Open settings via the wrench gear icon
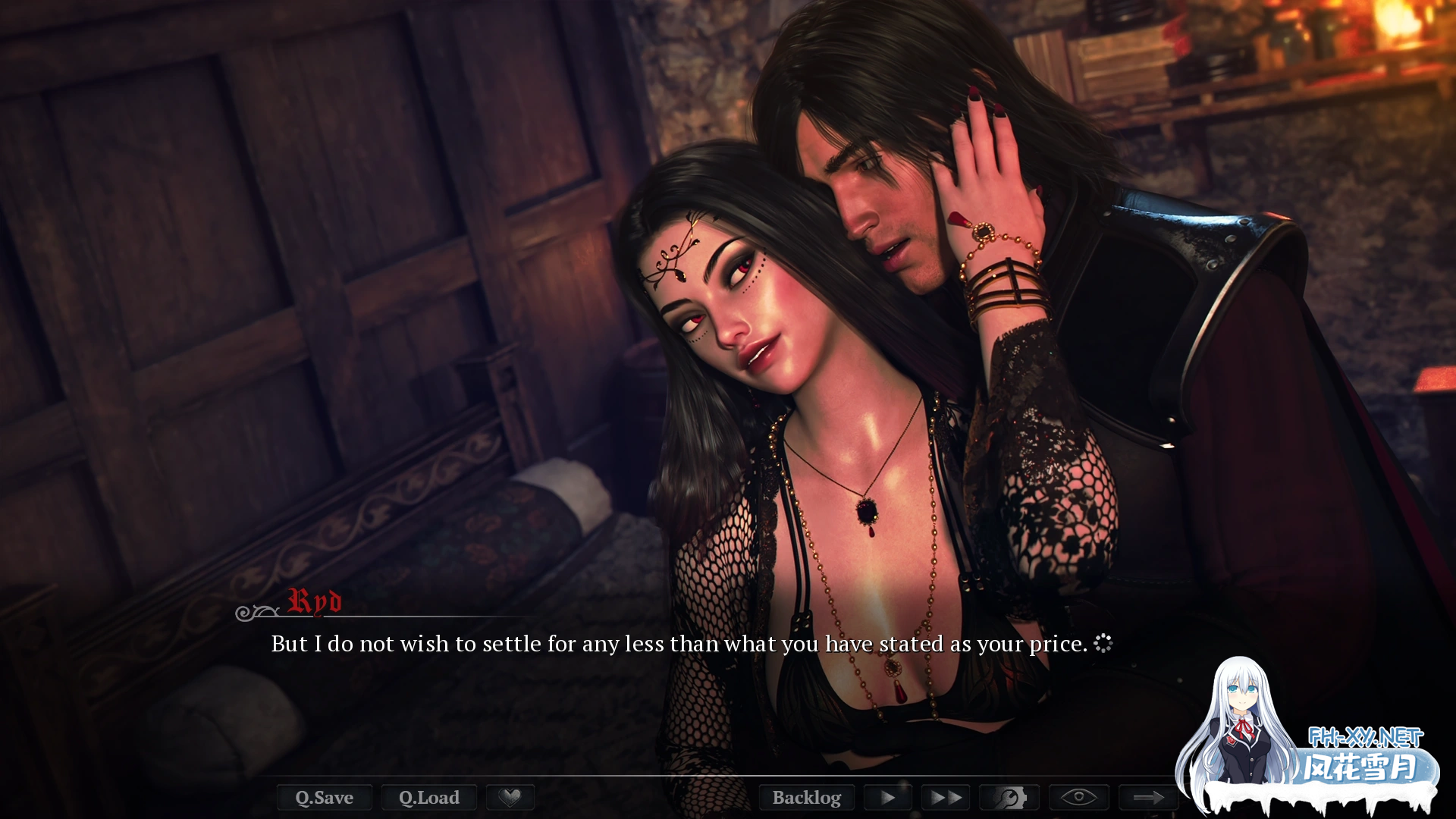Screen dimensions: 1456x819 pyautogui.click(x=1009, y=798)
